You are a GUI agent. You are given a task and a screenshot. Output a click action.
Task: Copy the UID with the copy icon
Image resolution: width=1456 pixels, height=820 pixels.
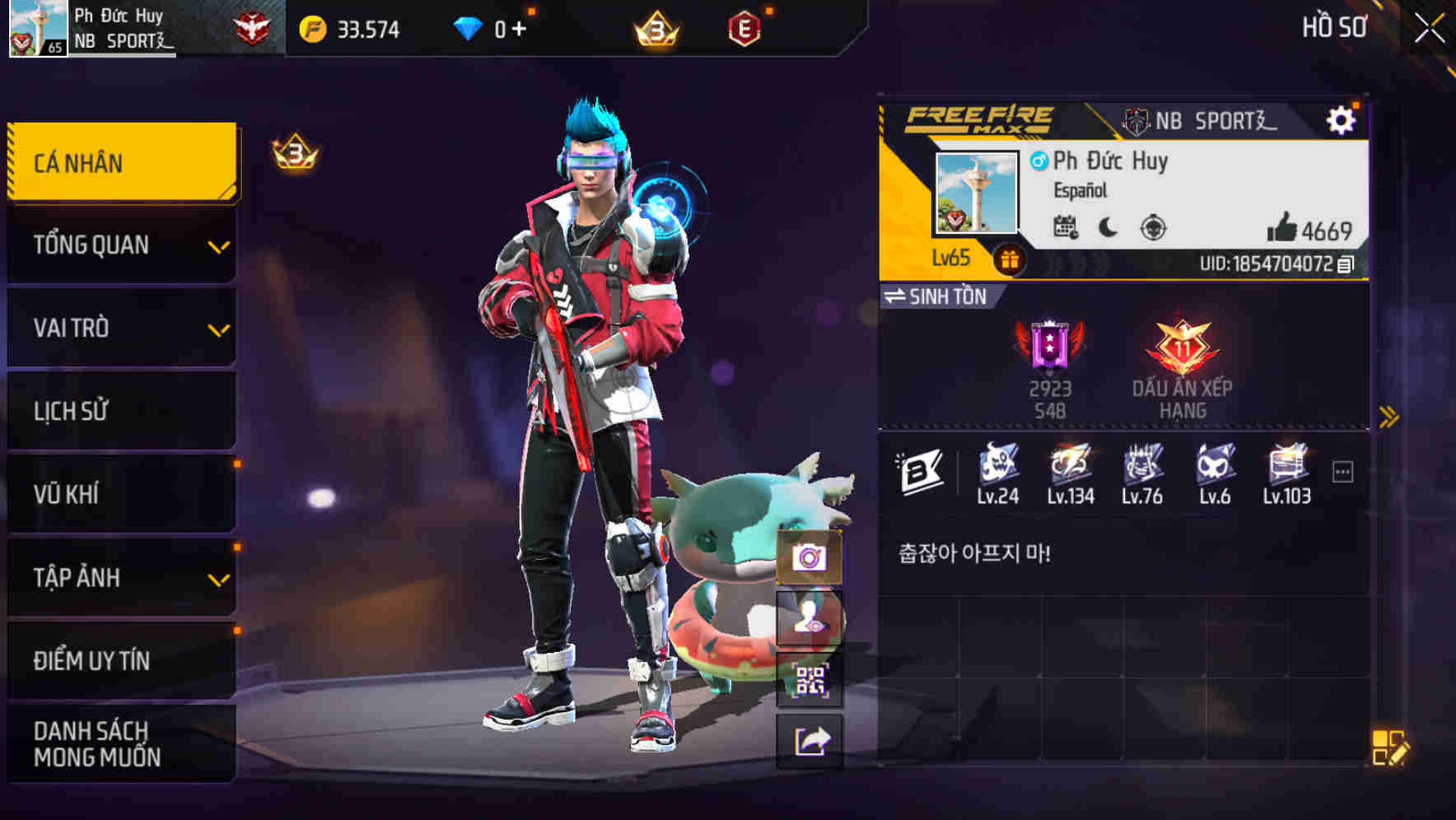[x=1346, y=265]
